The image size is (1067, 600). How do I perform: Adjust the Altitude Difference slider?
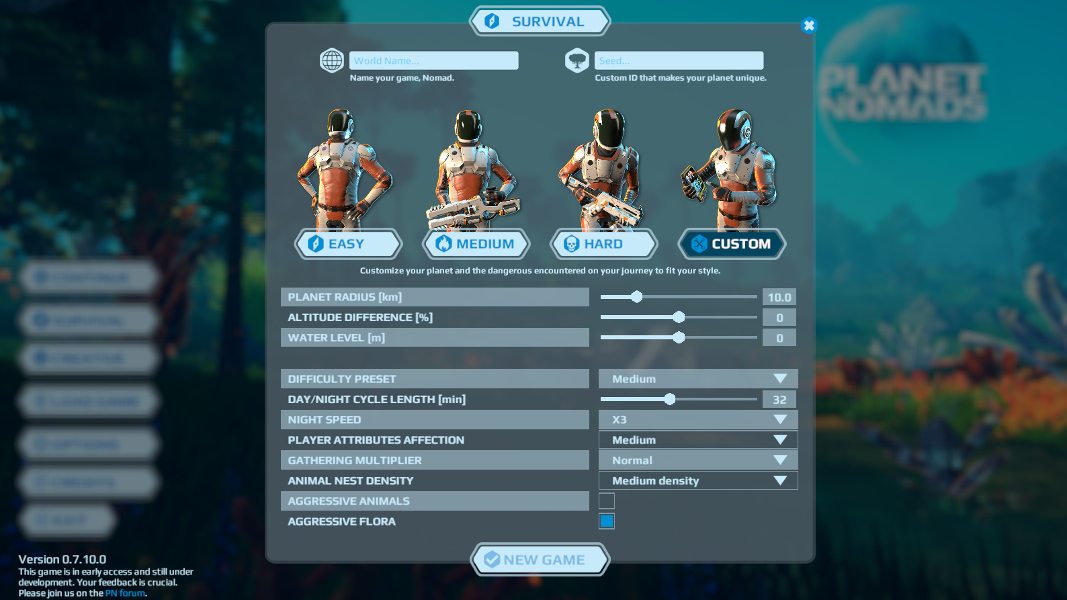(678, 317)
